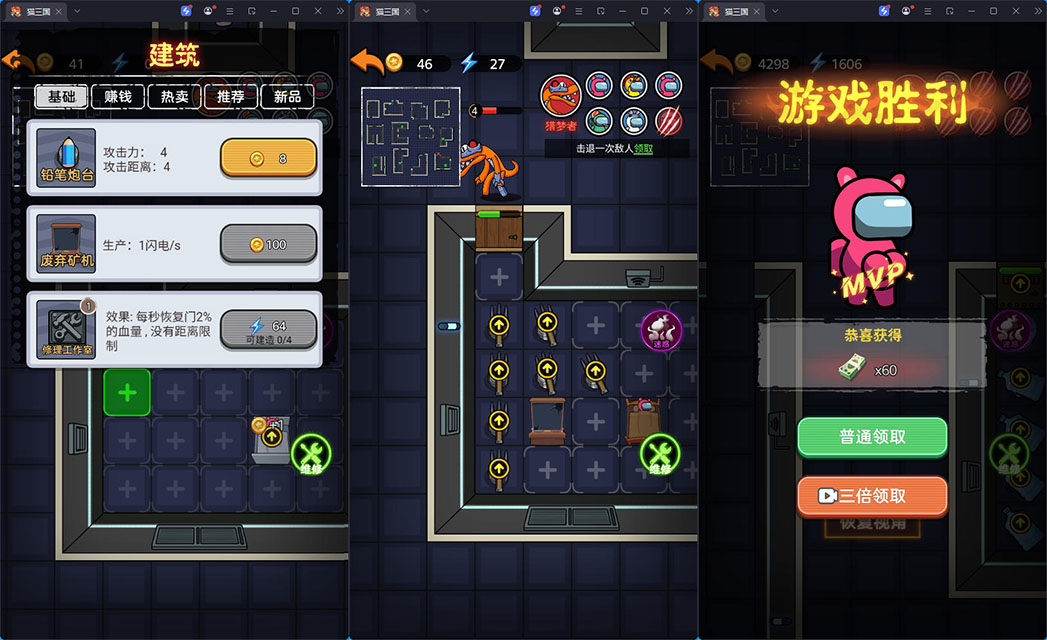
Task: Select the 热卖 tab
Action: pos(175,97)
